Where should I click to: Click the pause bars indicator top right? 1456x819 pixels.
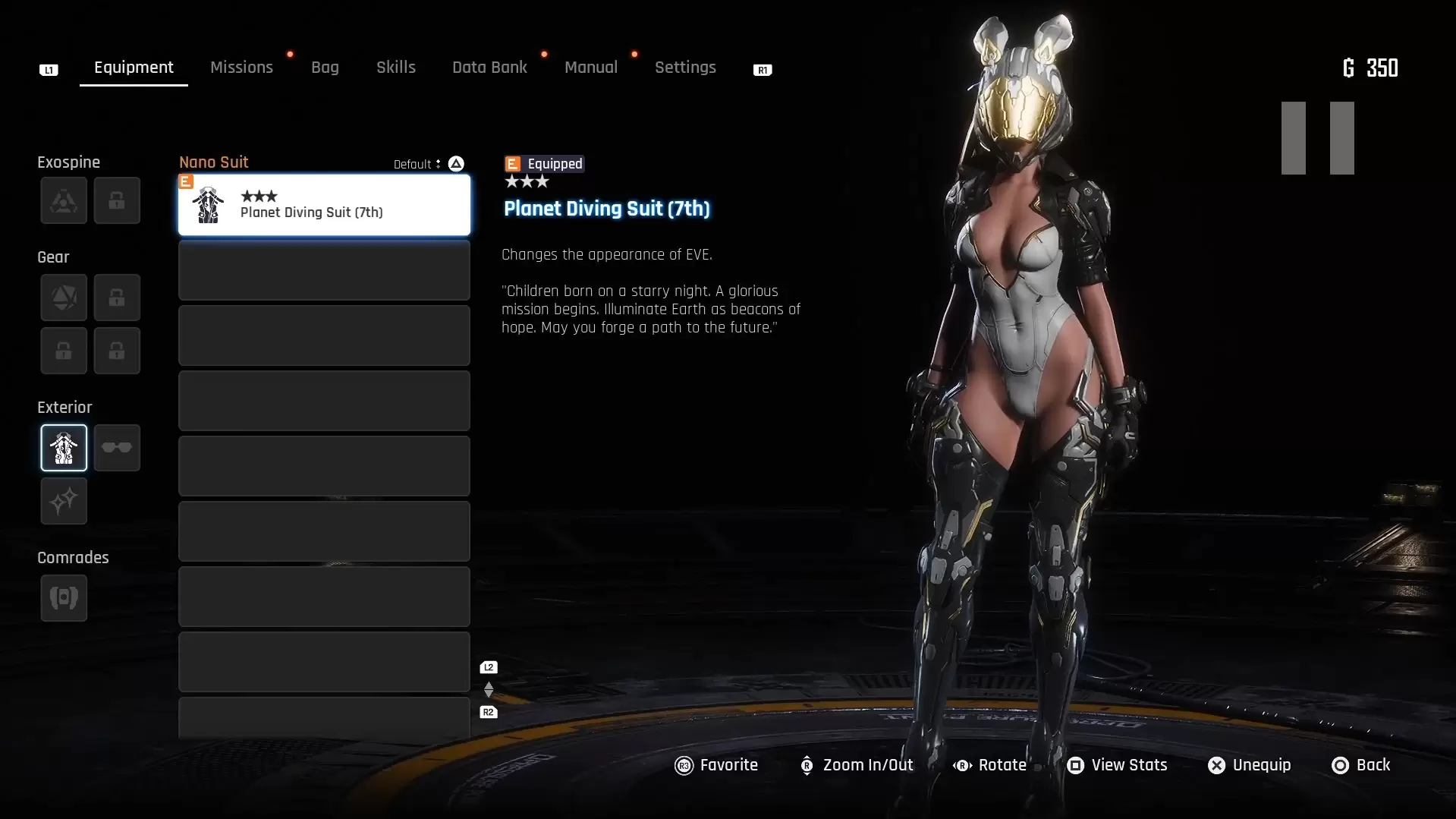1317,138
